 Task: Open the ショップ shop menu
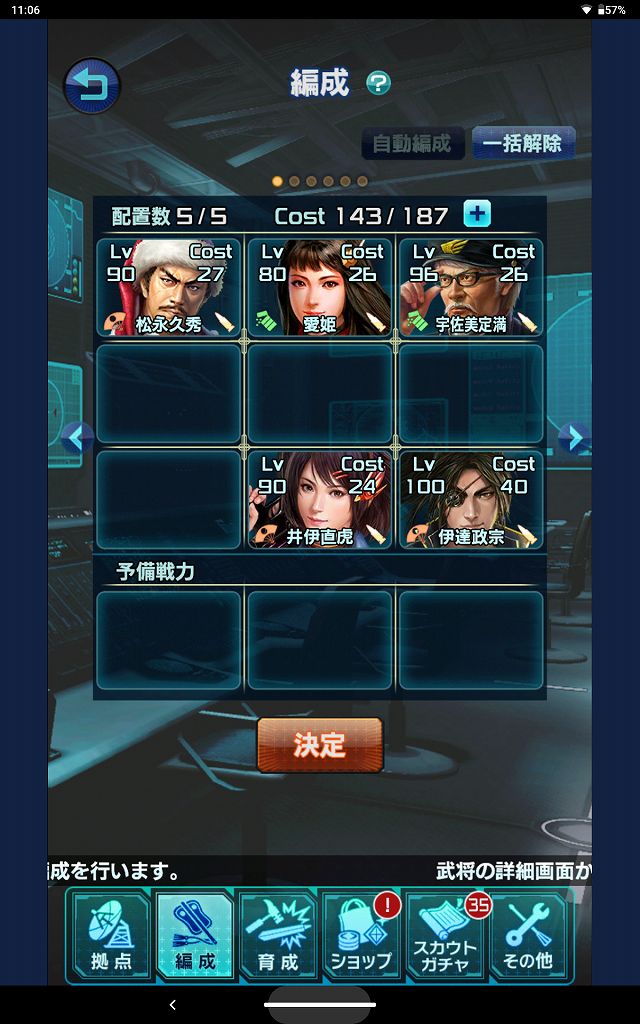tap(360, 936)
